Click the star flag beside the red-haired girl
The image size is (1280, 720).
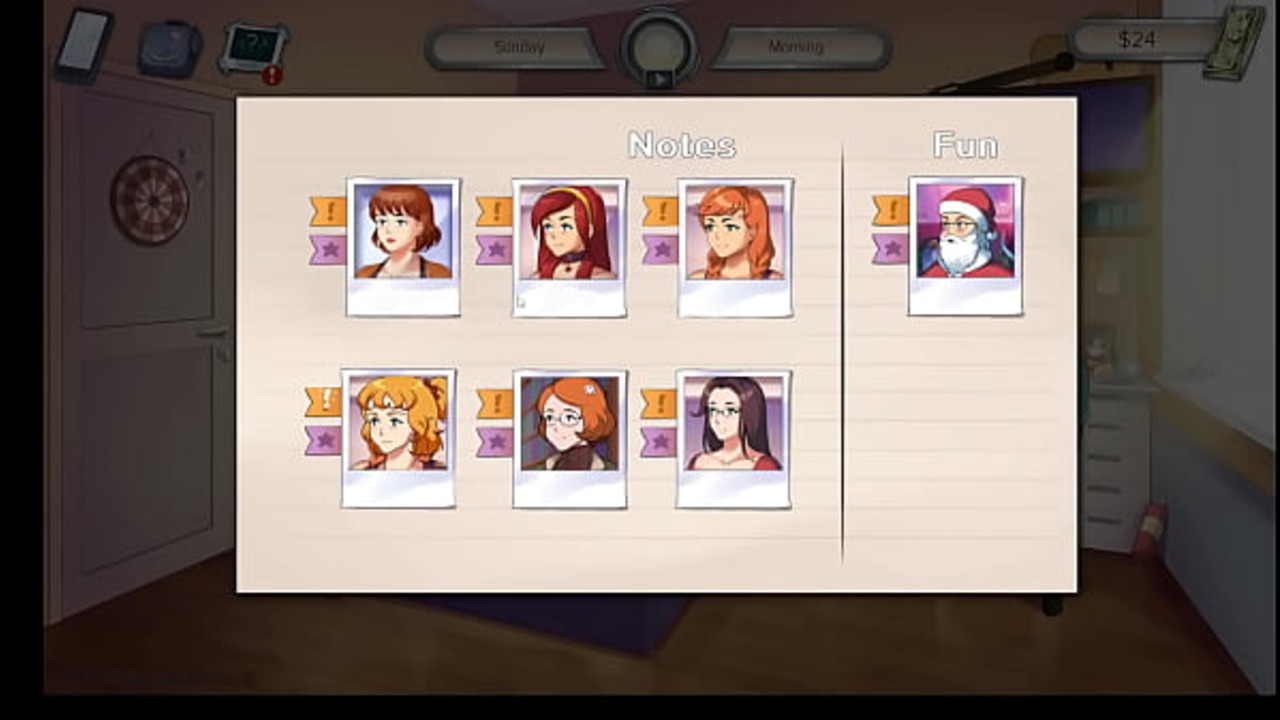(x=494, y=249)
